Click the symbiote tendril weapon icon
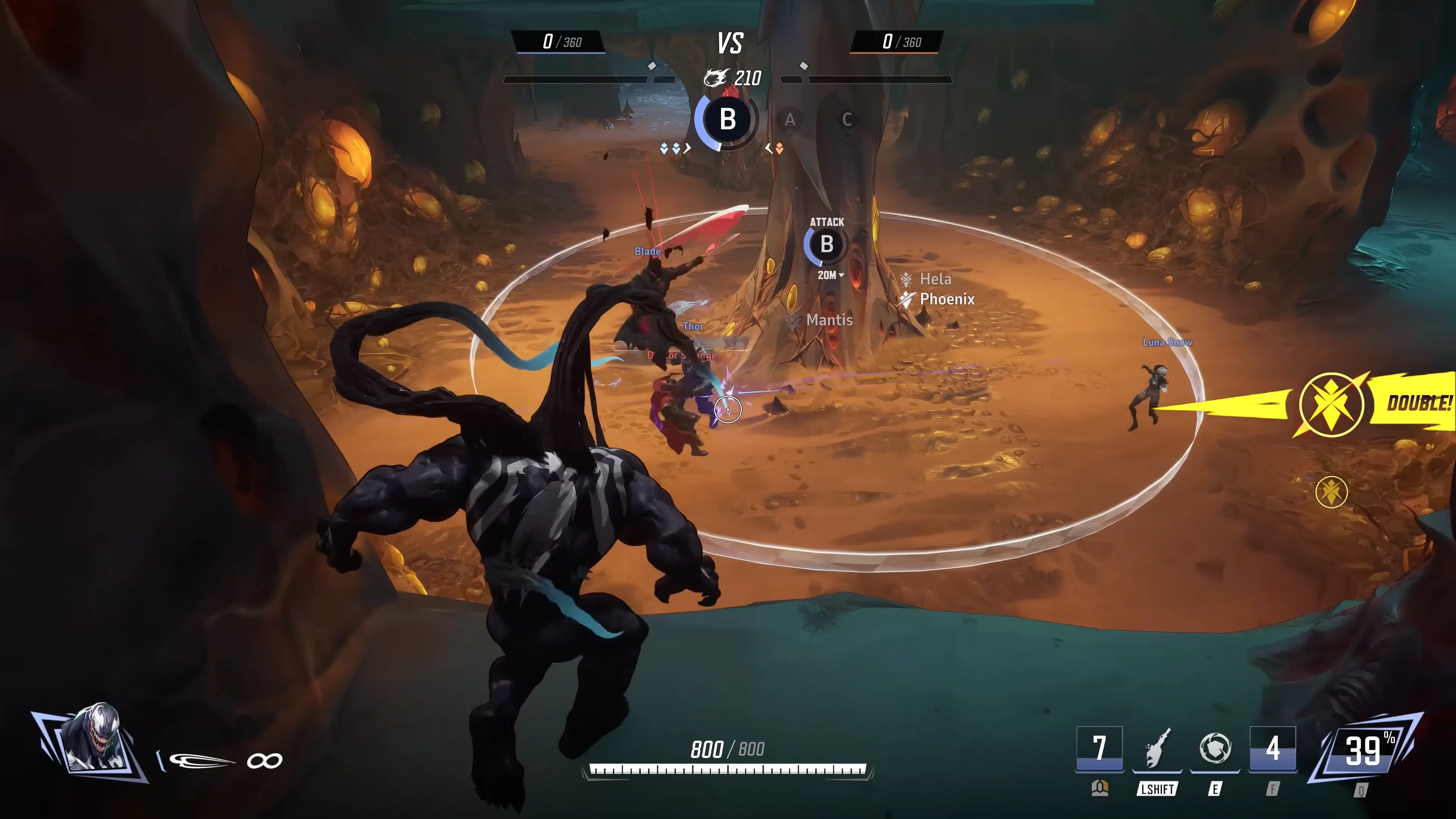 pyautogui.click(x=201, y=761)
